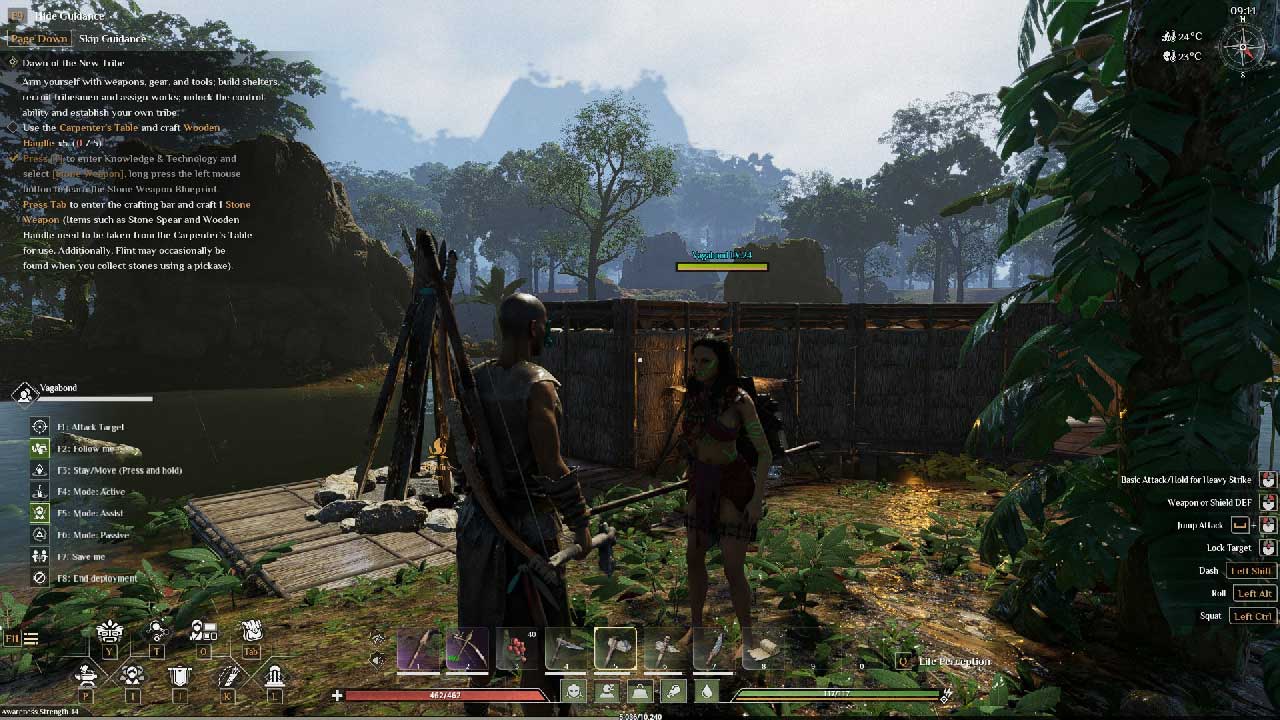This screenshot has height=720, width=1280.
Task: Click the Save me command icon
Action: (40, 556)
